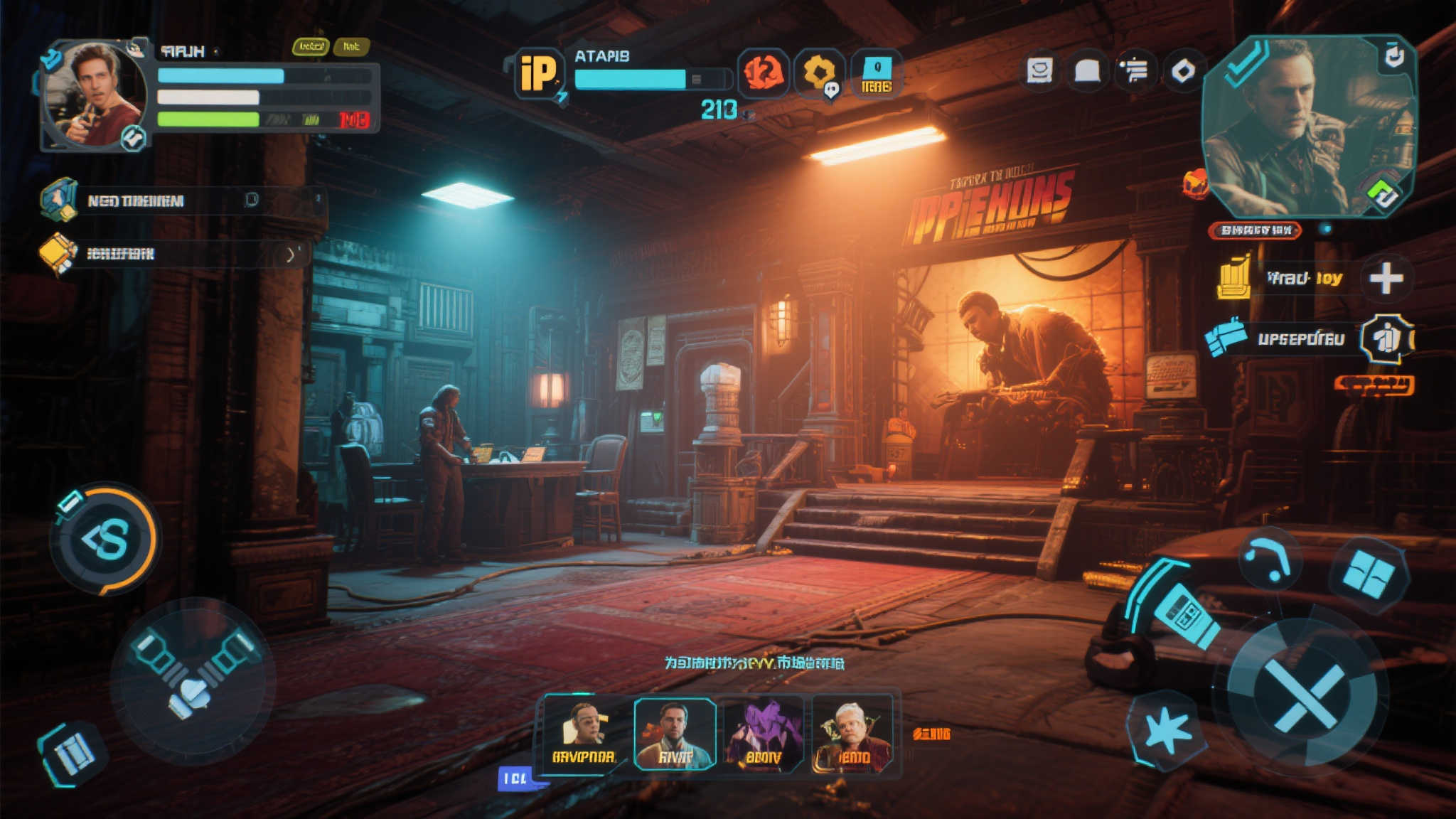Viewport: 1456px width, 819px height.
Task: Open the scroll icon in top bar
Action: point(1039,71)
